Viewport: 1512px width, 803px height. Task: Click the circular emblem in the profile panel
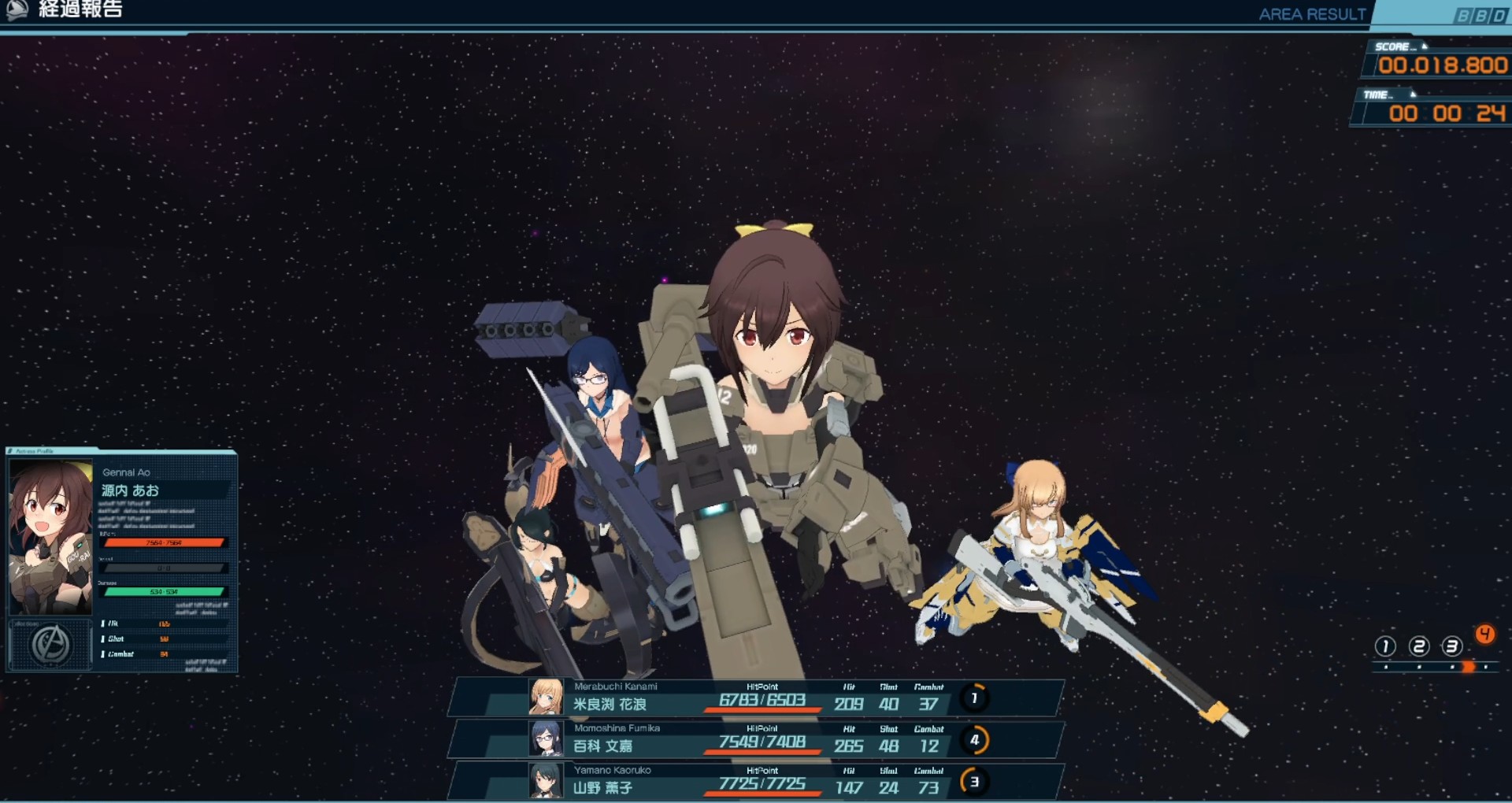pos(50,646)
